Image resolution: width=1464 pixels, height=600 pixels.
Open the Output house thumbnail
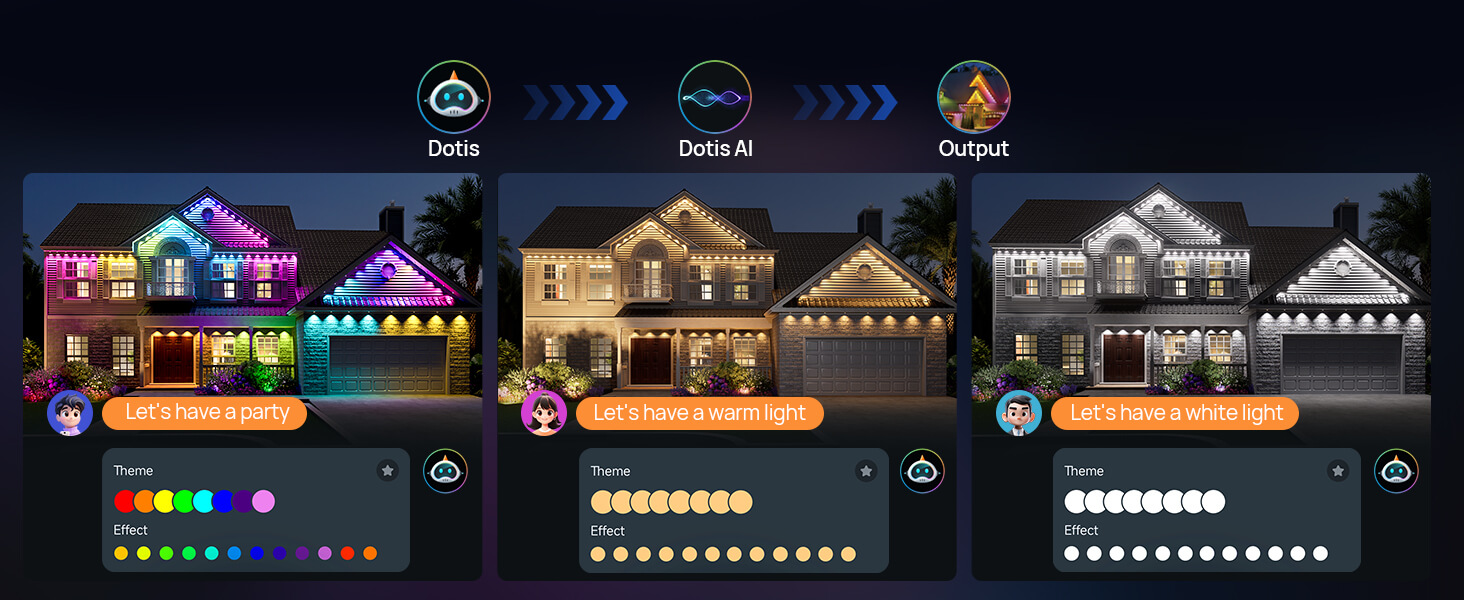(x=973, y=97)
